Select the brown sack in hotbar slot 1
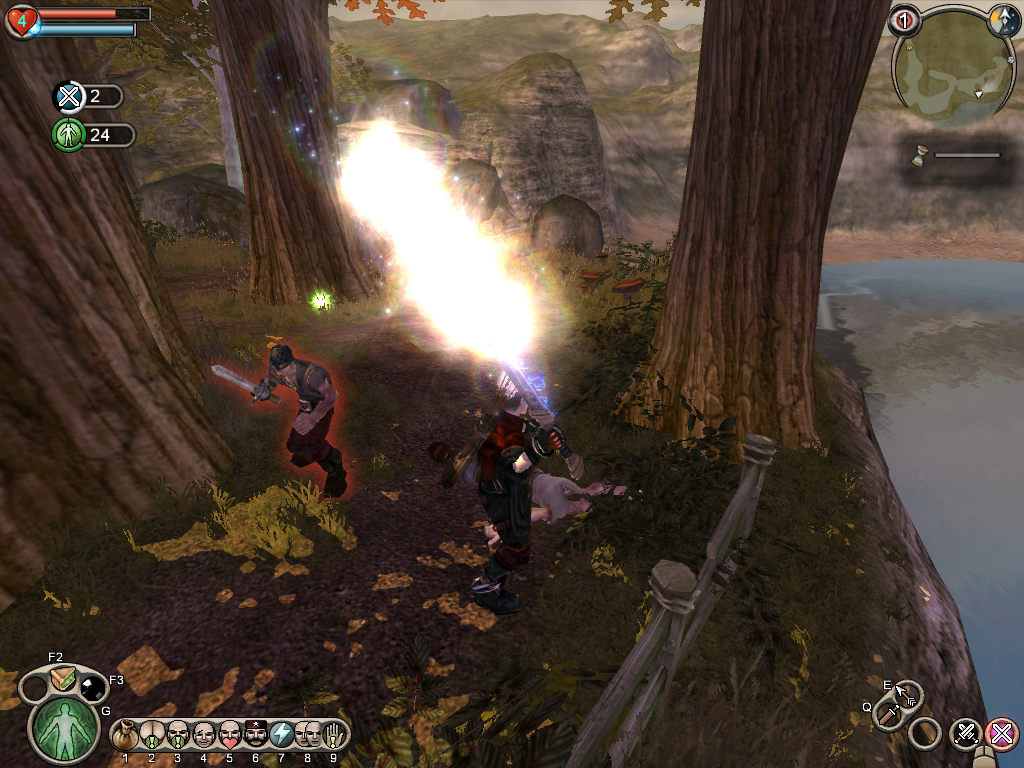 coord(126,734)
